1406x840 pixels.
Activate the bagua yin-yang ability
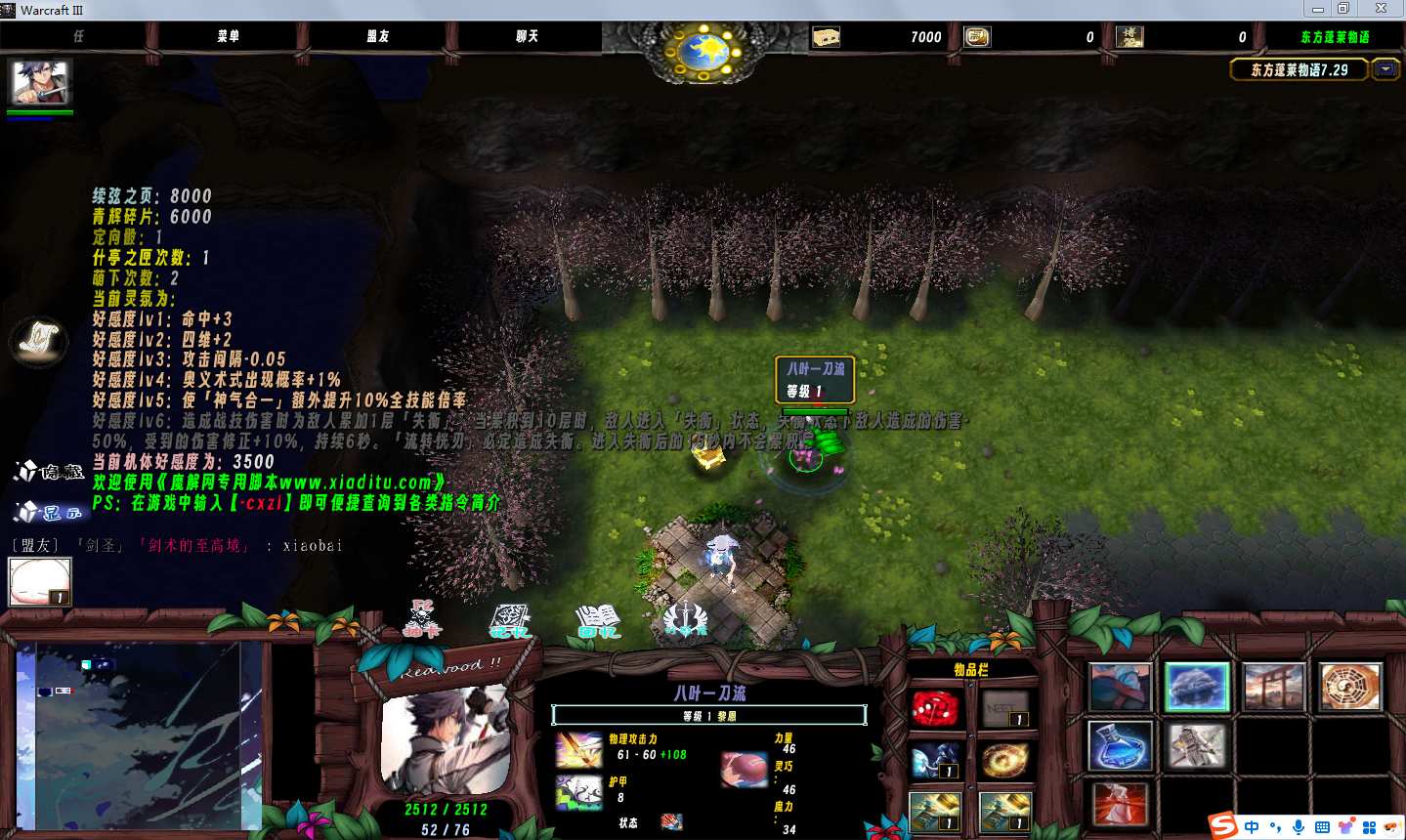click(x=1349, y=687)
